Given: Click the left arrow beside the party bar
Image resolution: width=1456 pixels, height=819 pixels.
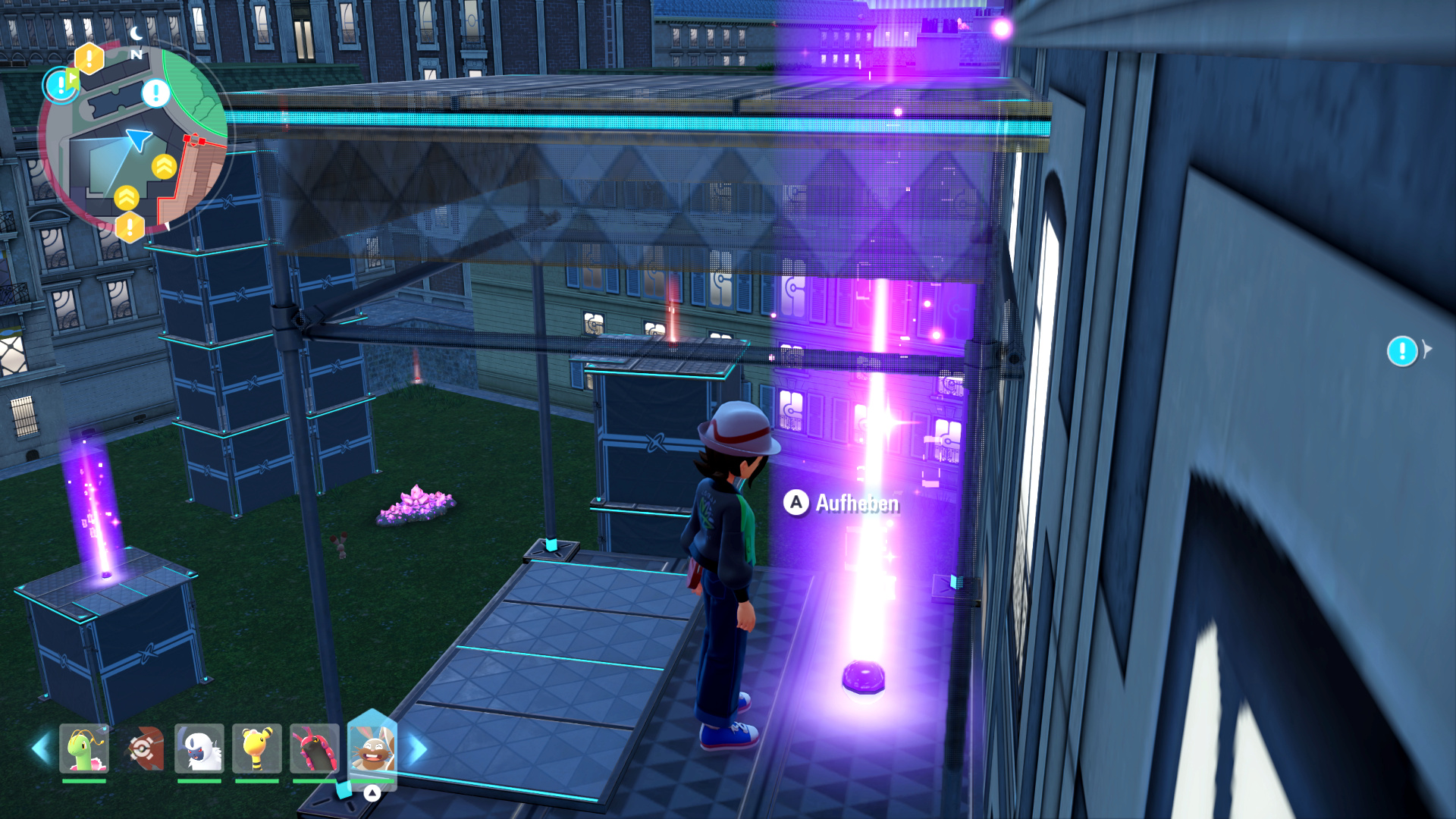Looking at the screenshot, I should pos(40,748).
